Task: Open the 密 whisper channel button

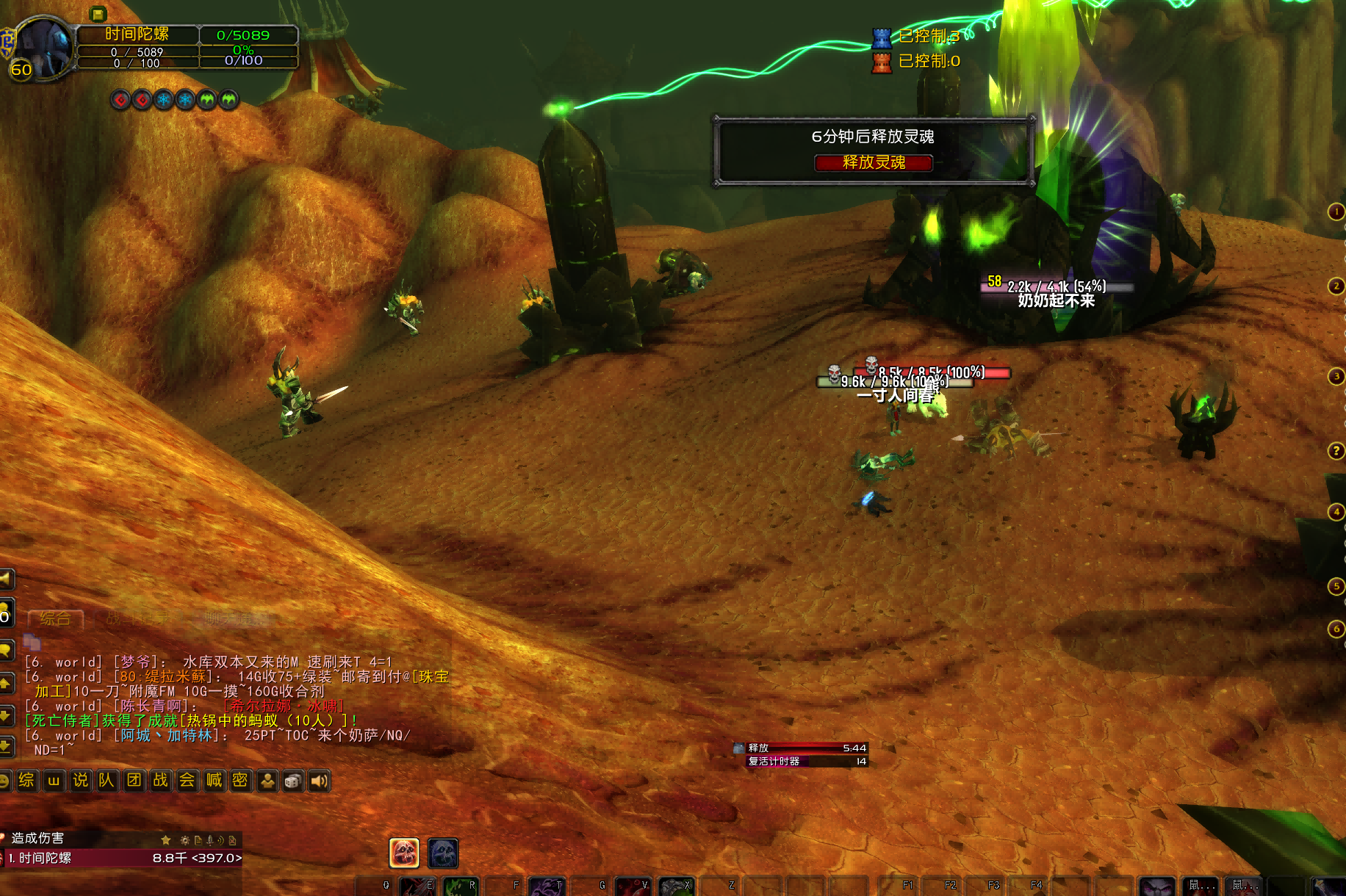Action: 240,780
